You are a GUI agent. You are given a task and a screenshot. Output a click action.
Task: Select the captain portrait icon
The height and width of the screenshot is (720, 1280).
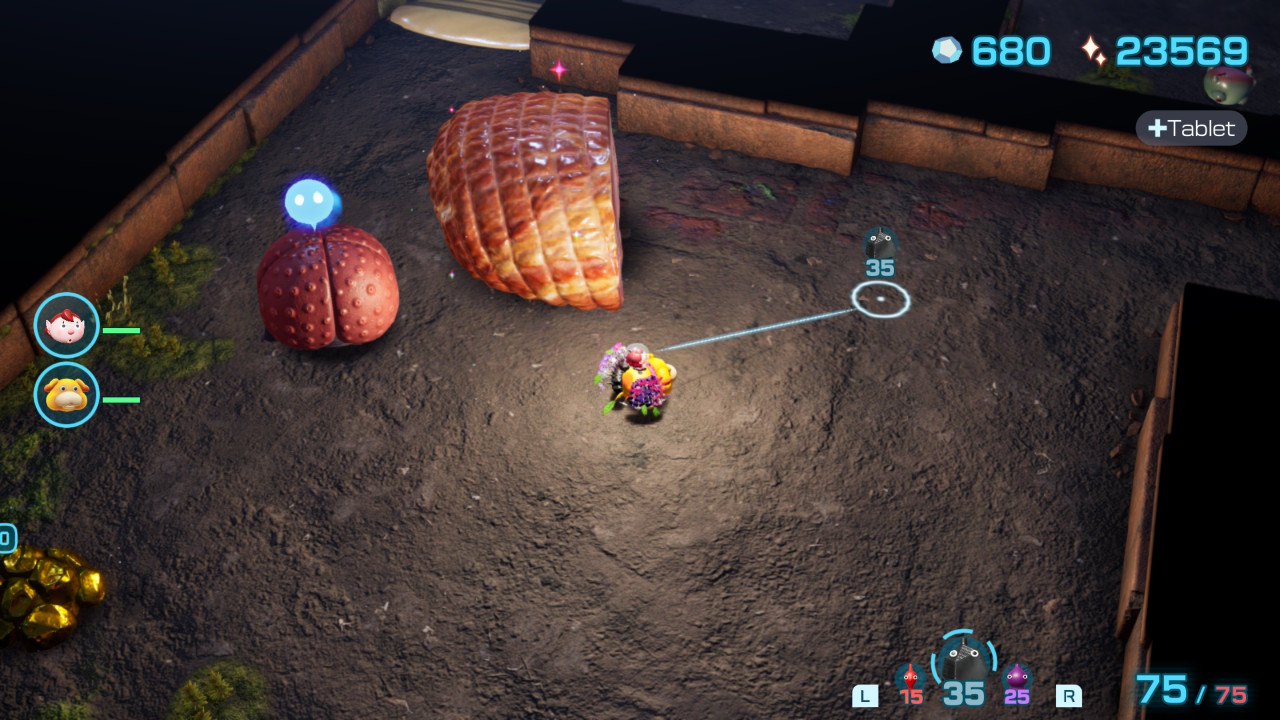click(x=67, y=325)
